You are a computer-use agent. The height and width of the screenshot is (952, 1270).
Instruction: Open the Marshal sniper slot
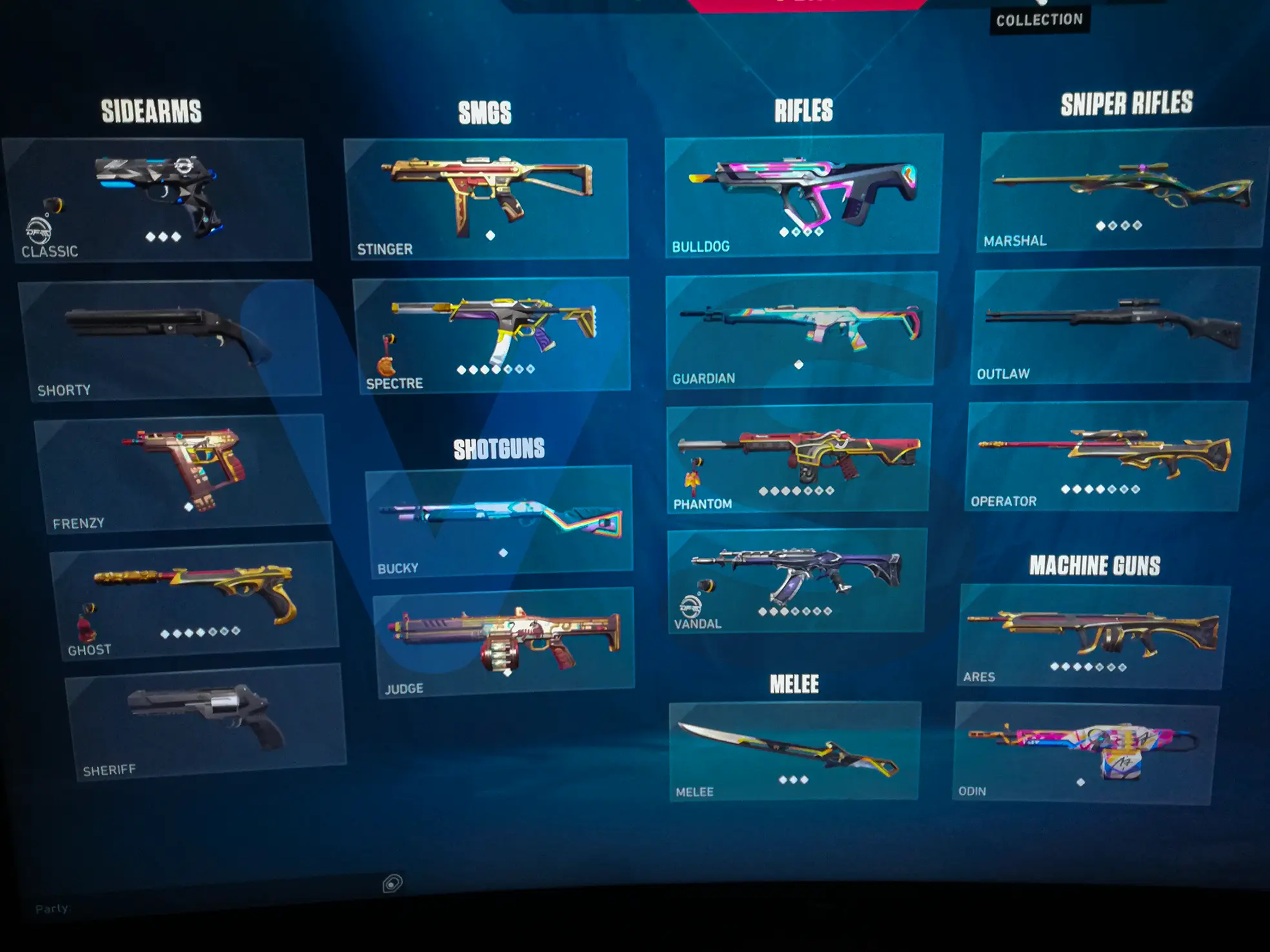point(1122,190)
